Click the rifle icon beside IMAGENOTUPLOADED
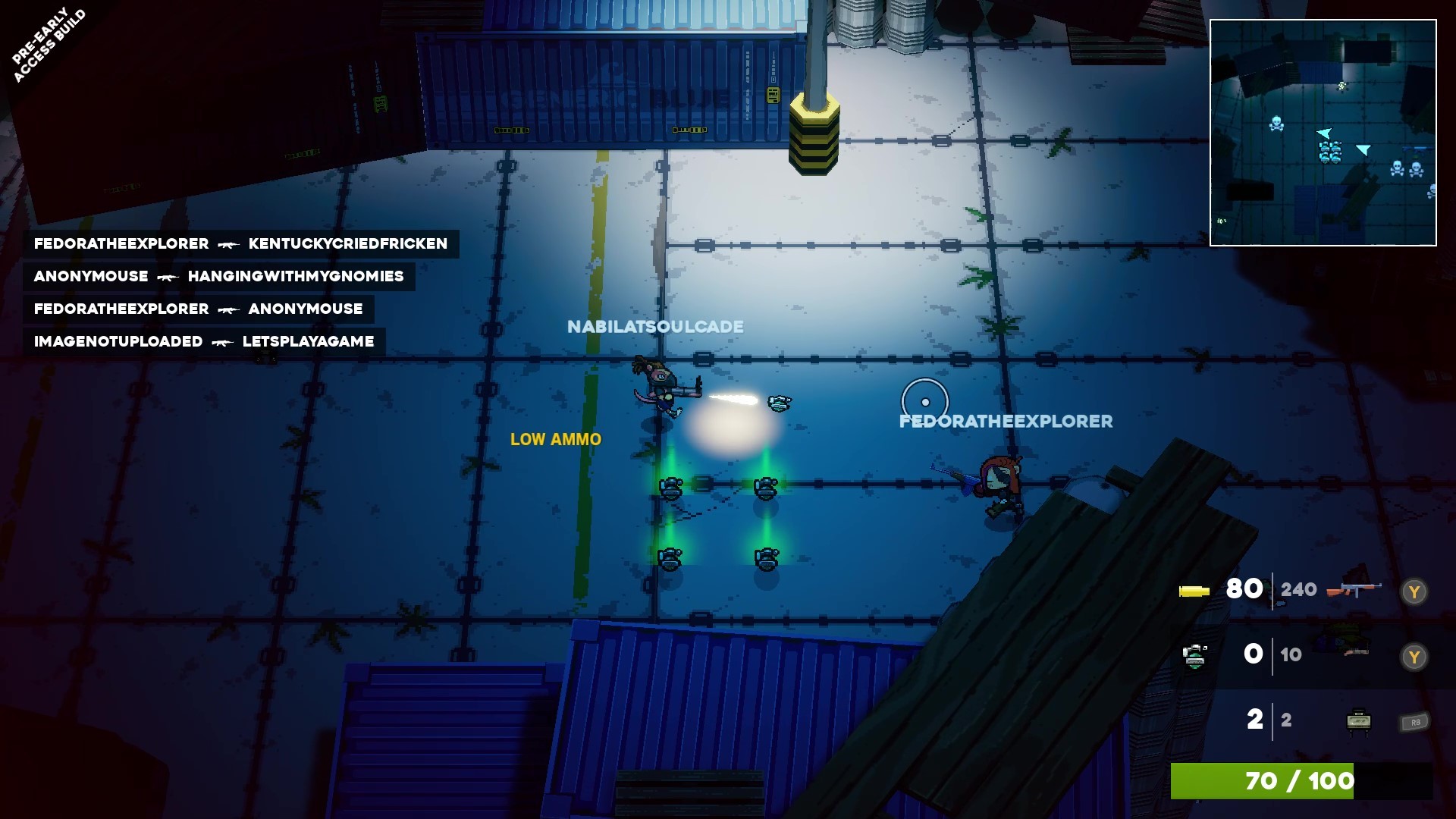Image resolution: width=1456 pixels, height=819 pixels. [221, 341]
